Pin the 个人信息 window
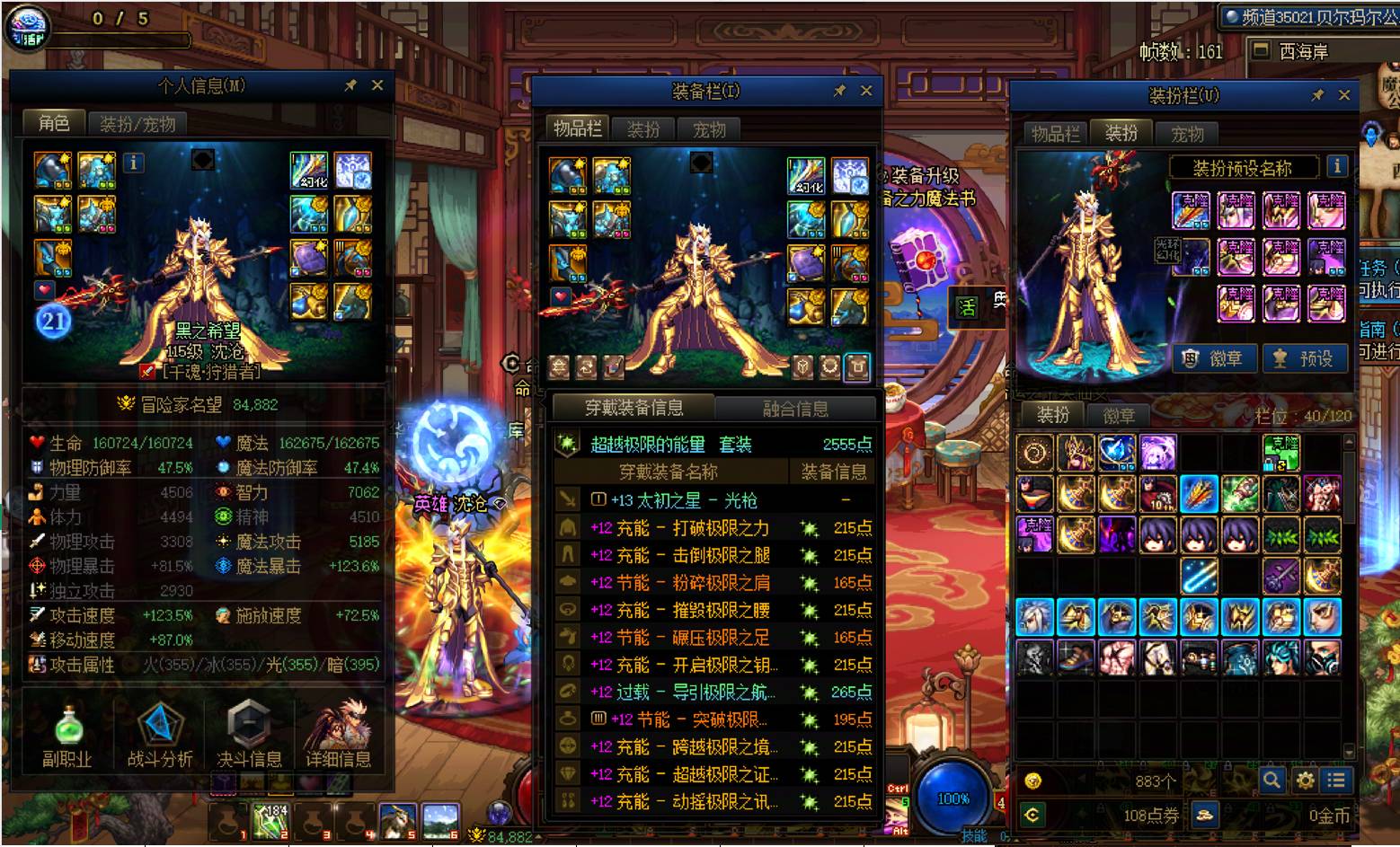Viewport: 1400px width, 847px height. pyautogui.click(x=350, y=85)
